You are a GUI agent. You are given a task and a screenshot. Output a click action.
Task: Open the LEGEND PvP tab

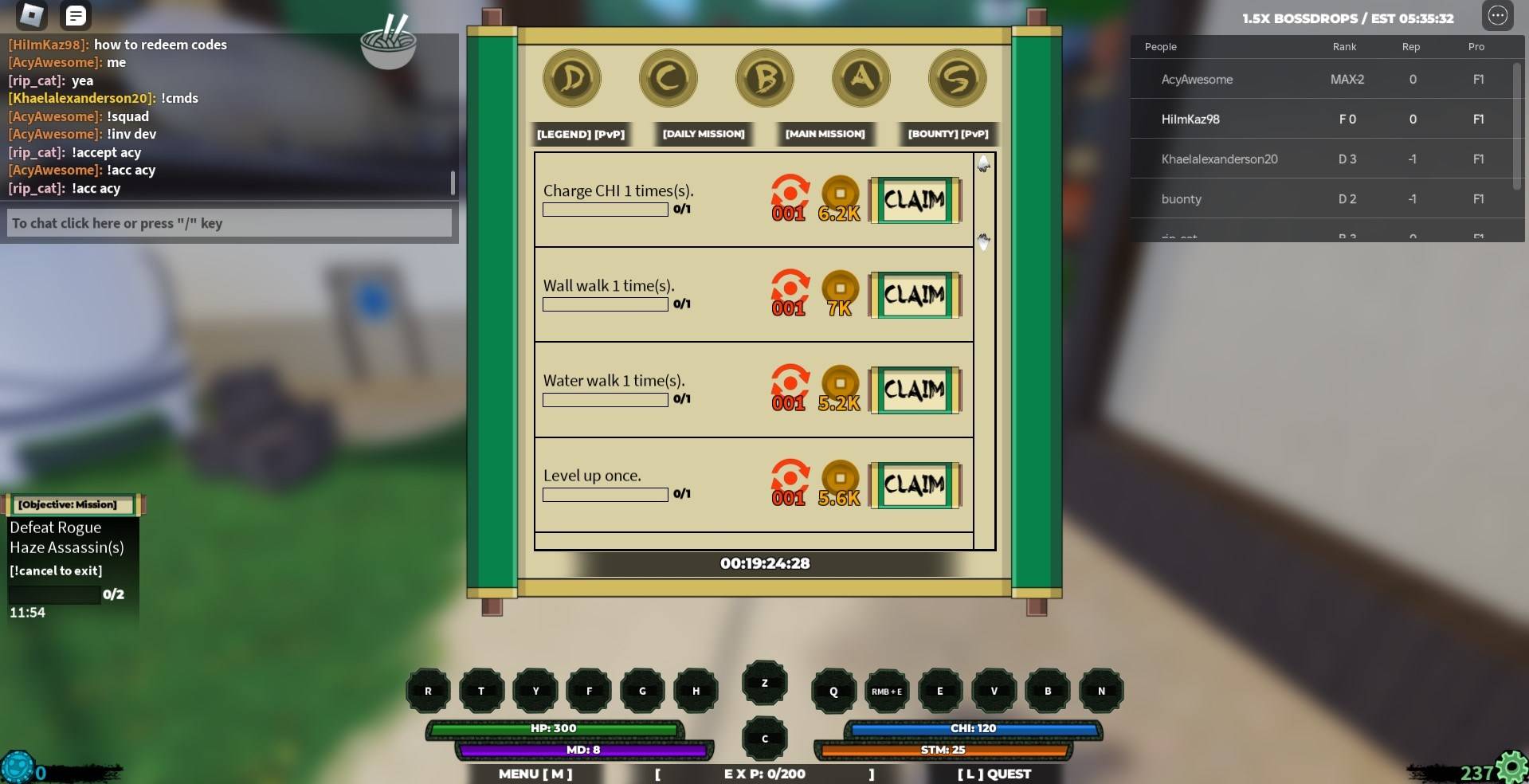click(581, 134)
